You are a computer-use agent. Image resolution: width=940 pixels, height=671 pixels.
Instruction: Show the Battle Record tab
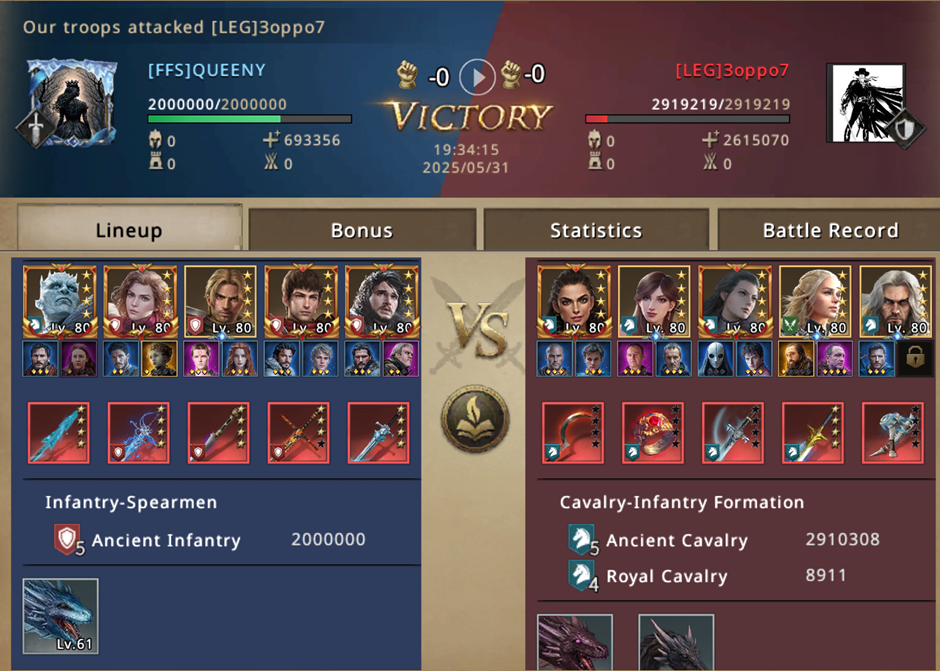click(830, 230)
